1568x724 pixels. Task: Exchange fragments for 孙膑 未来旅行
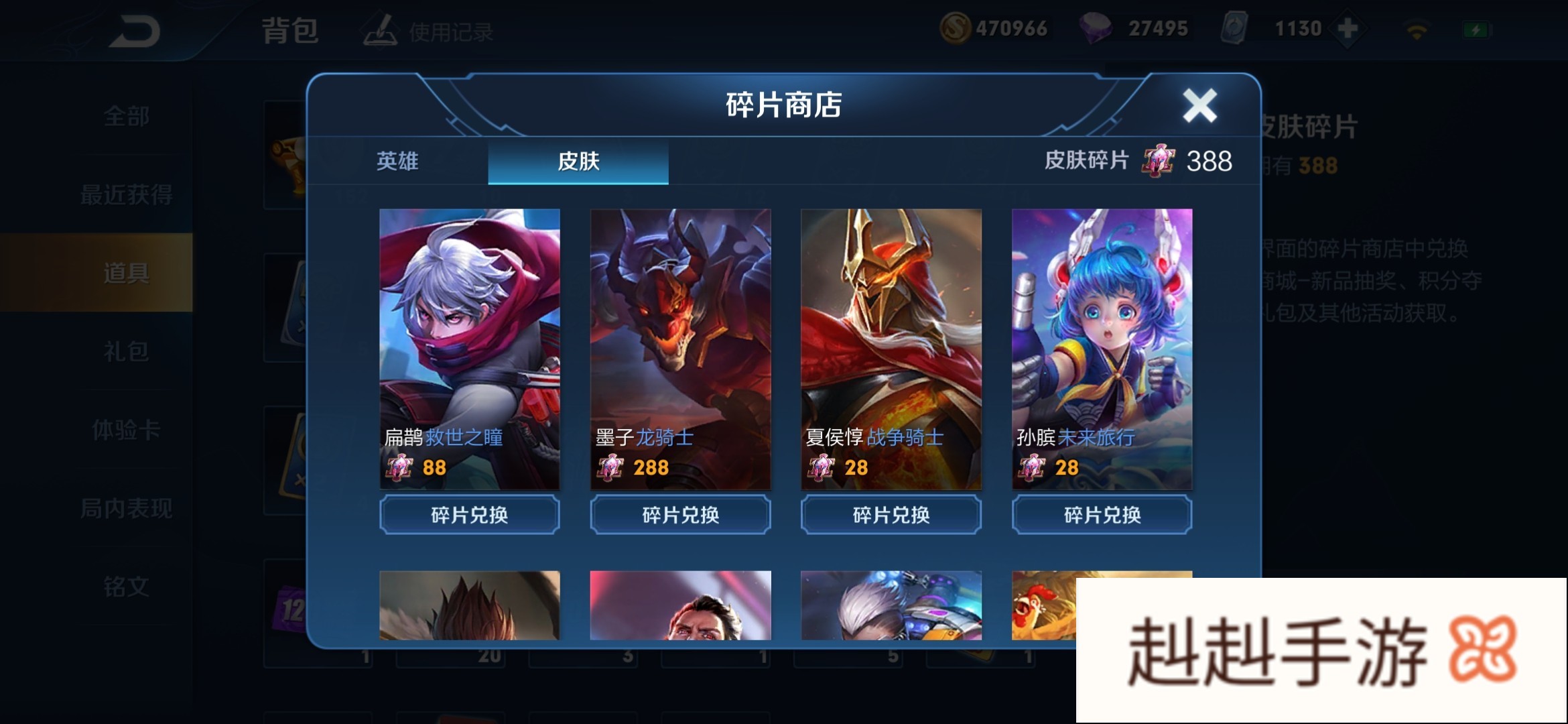pyautogui.click(x=1102, y=515)
